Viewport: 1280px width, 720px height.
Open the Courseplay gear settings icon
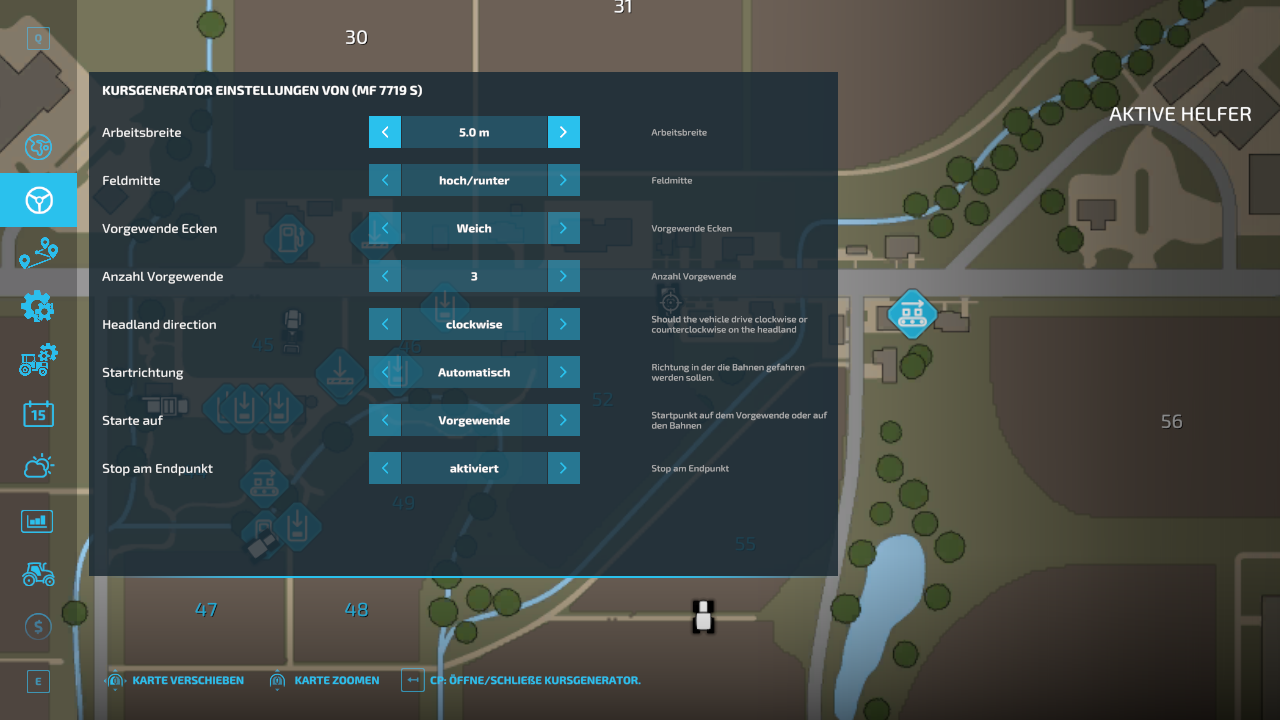[38, 306]
